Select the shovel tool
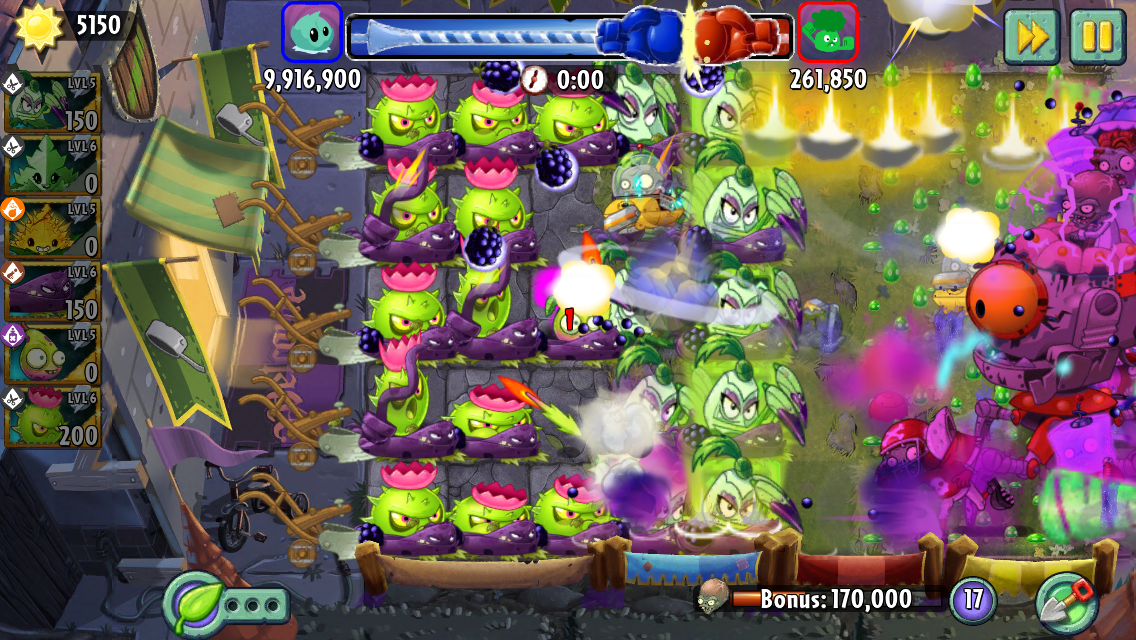This screenshot has width=1136, height=640. (x=1067, y=601)
